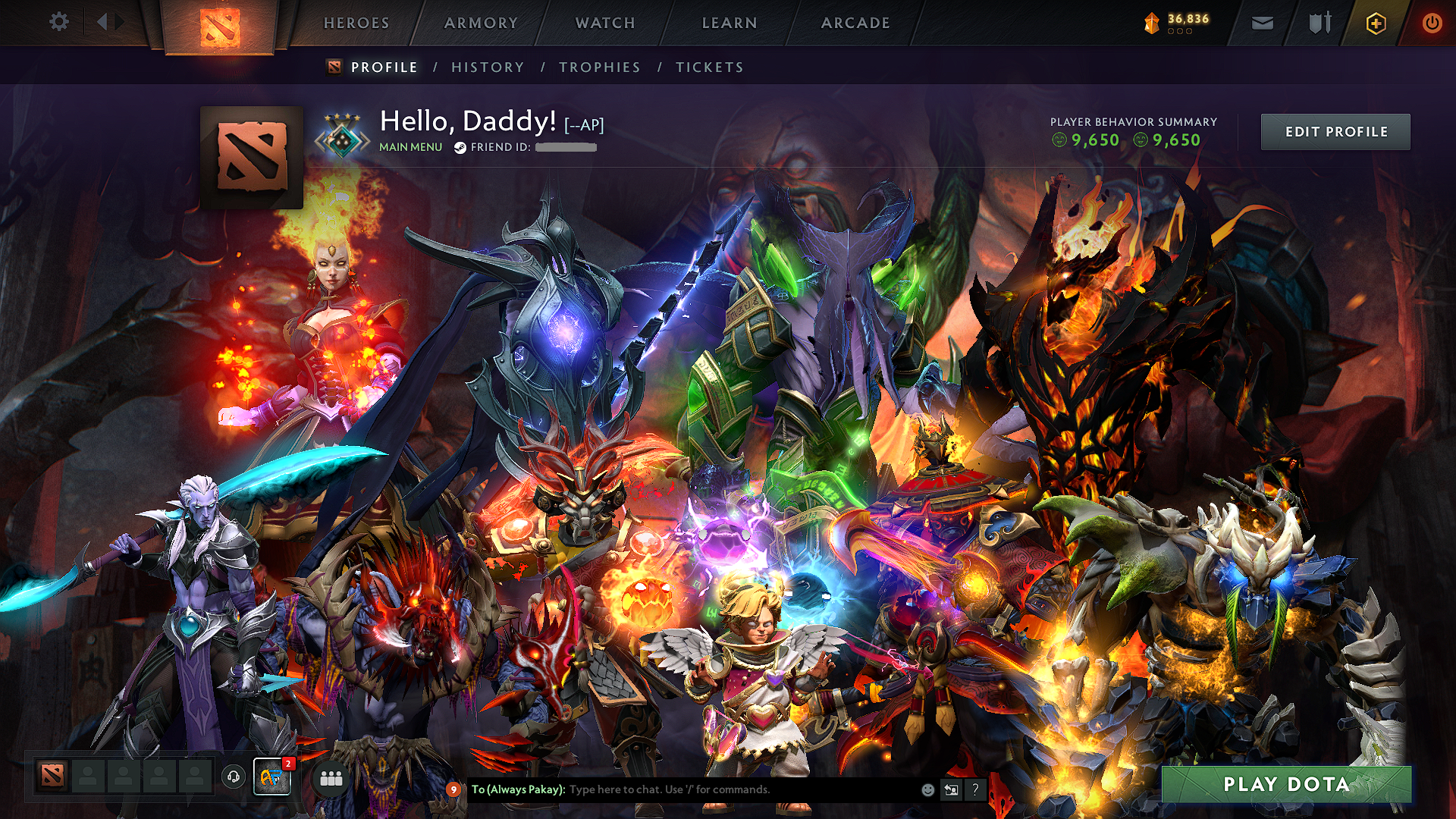1456x819 pixels.
Task: Switch to the Watch section
Action: [605, 23]
